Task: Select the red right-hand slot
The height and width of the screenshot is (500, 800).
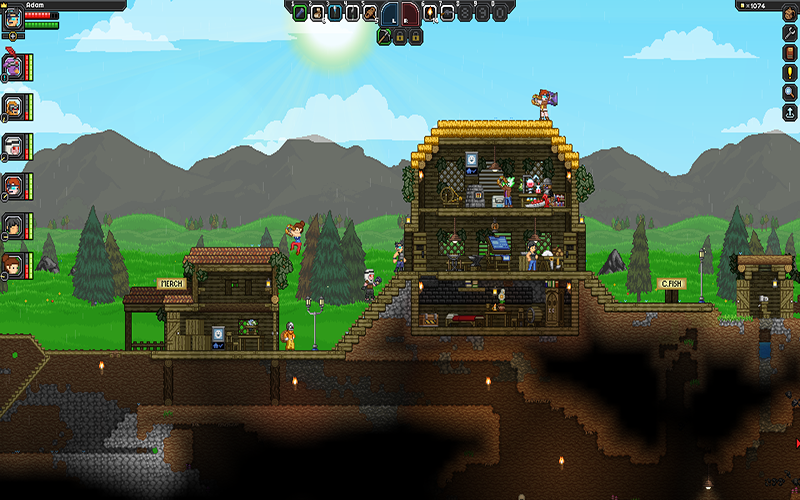Action: 411,14
